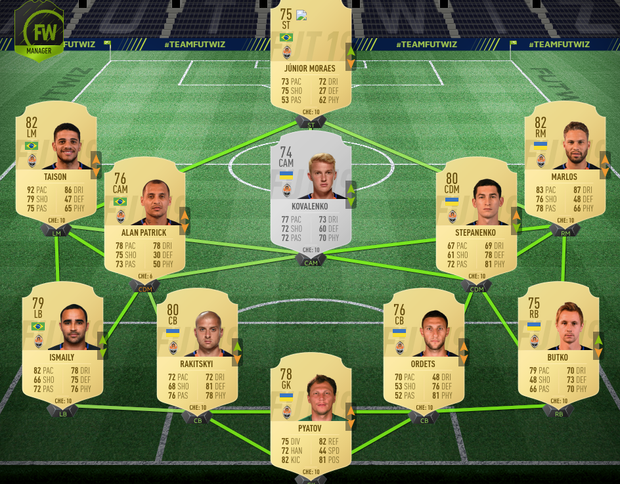This screenshot has width=620, height=484.
Task: Choose Ismaily's left back card
Action: 62,340
